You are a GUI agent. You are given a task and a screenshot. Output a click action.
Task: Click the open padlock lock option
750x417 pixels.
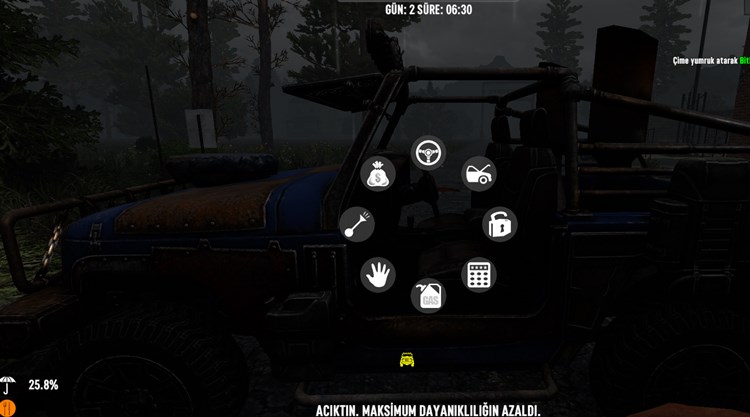click(499, 224)
